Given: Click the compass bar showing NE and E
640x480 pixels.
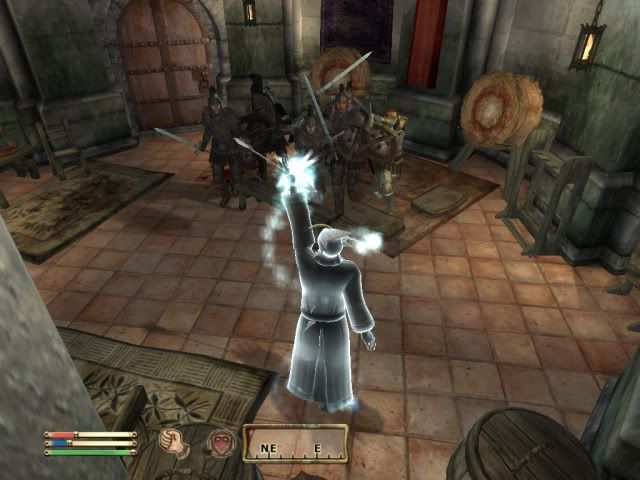Looking at the screenshot, I should pos(295,442).
